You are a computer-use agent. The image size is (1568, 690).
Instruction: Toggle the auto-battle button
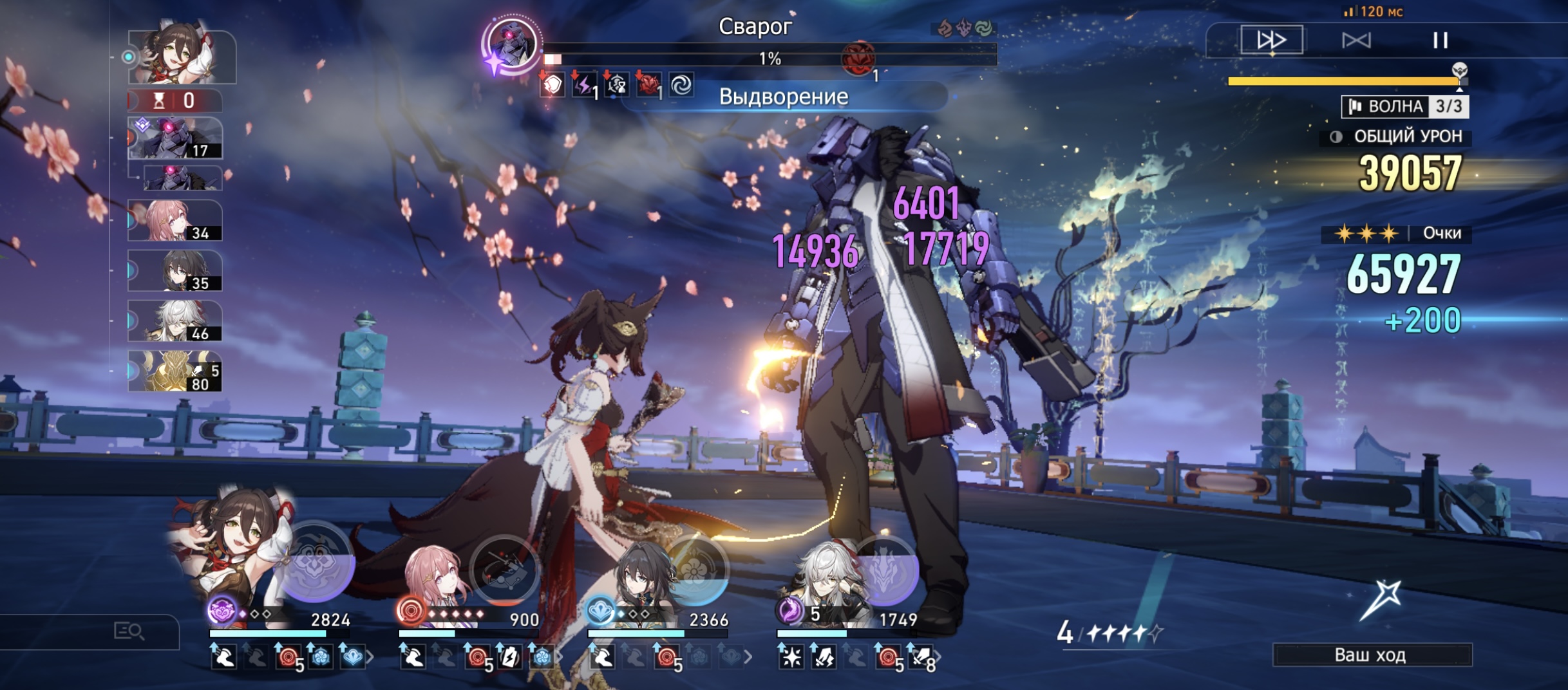[1356, 41]
